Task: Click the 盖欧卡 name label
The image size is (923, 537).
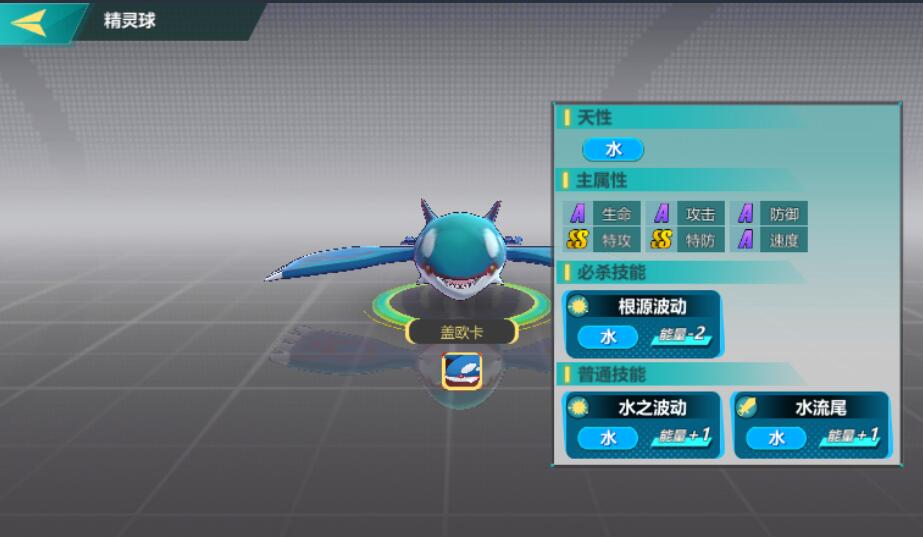Action: point(462,332)
